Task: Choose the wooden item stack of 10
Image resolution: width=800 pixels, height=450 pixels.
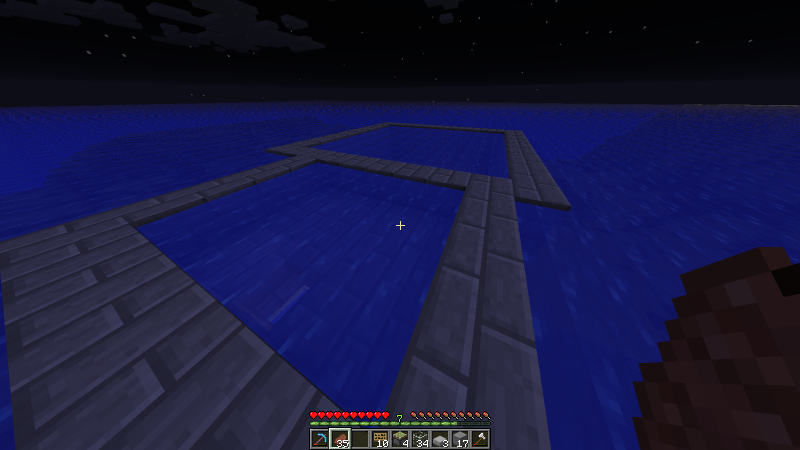Action: point(380,438)
